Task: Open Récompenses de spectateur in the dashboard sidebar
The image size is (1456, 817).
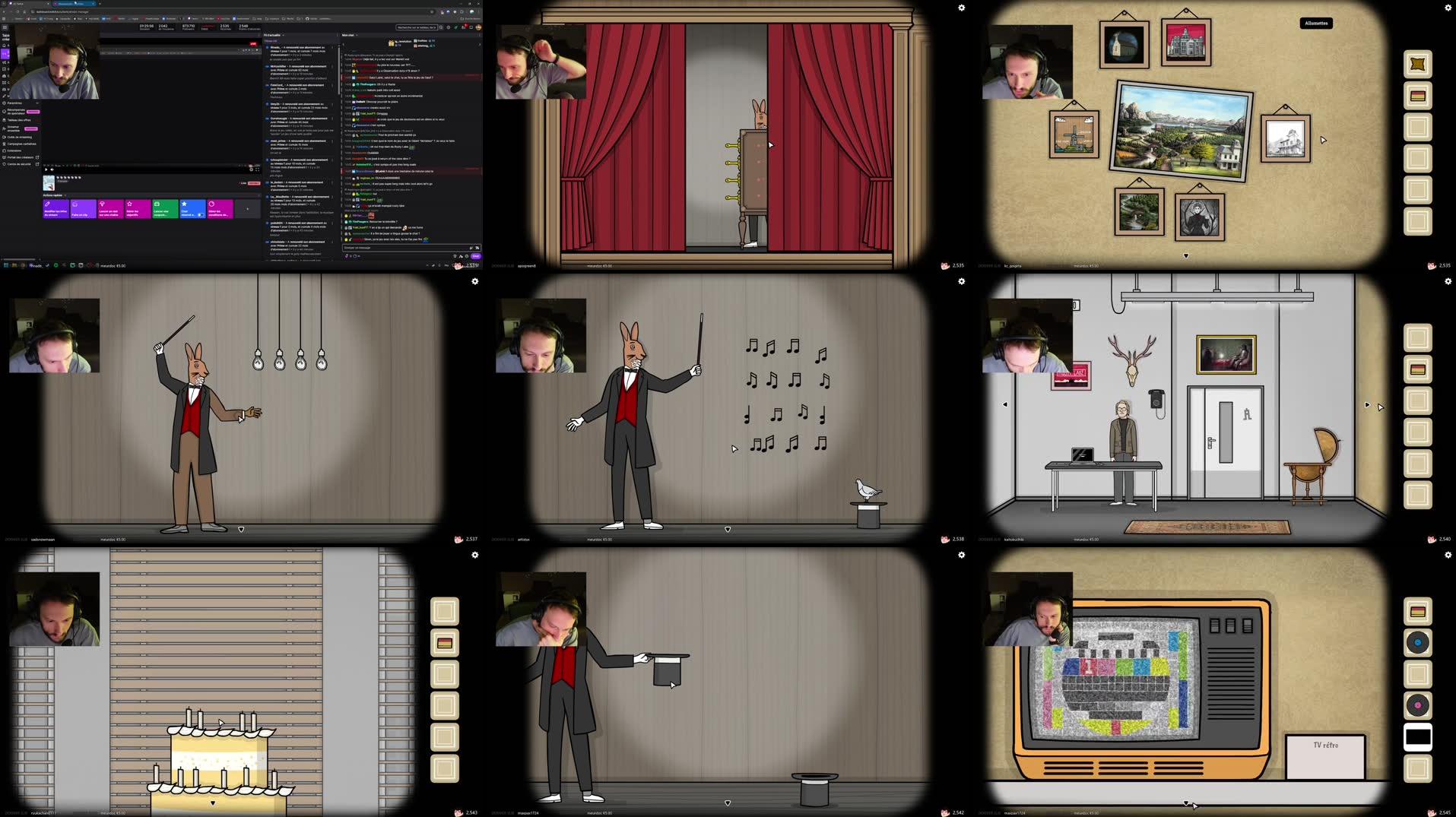Action: (x=17, y=112)
